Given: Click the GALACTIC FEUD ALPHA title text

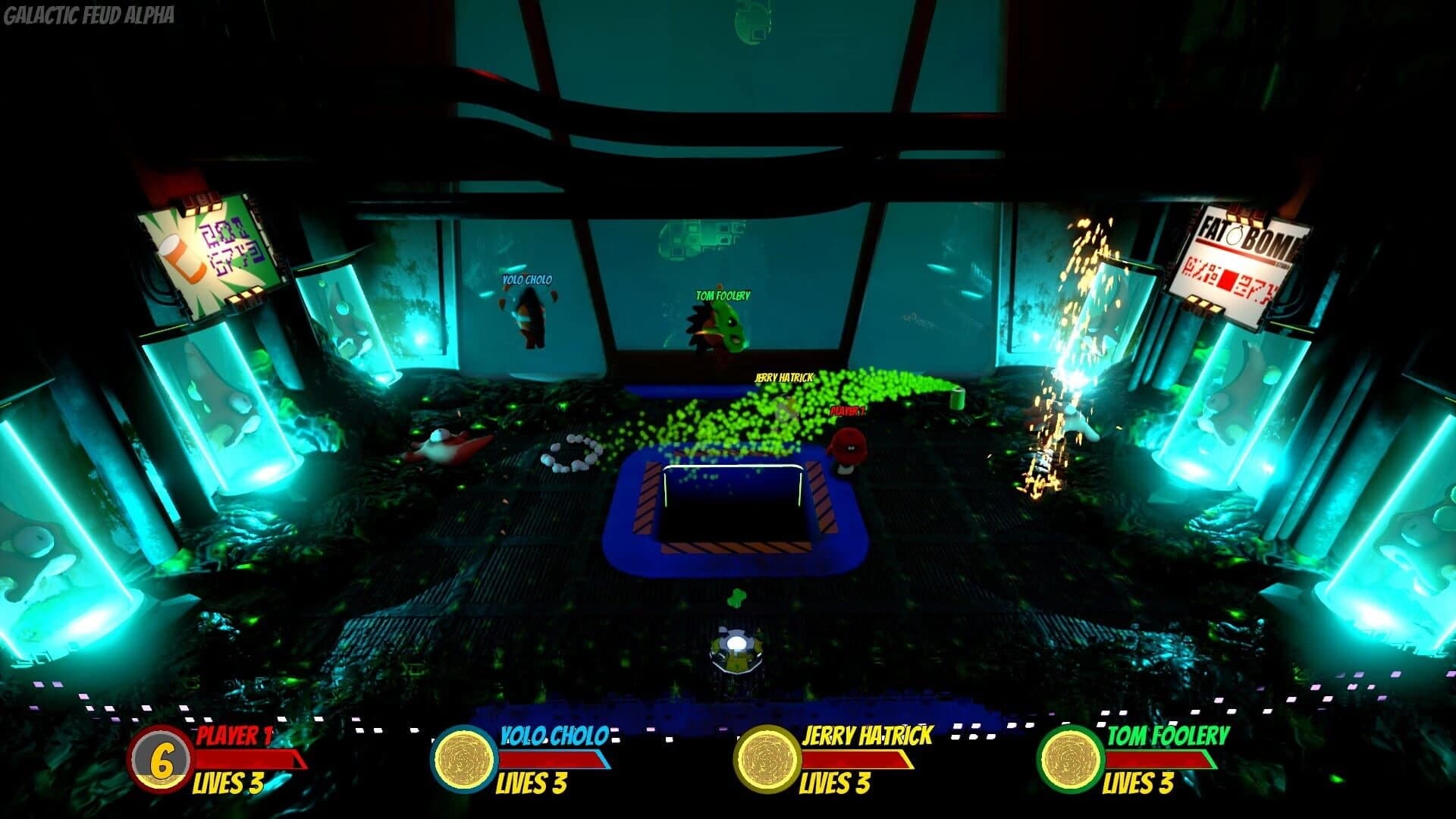Looking at the screenshot, I should (89, 12).
